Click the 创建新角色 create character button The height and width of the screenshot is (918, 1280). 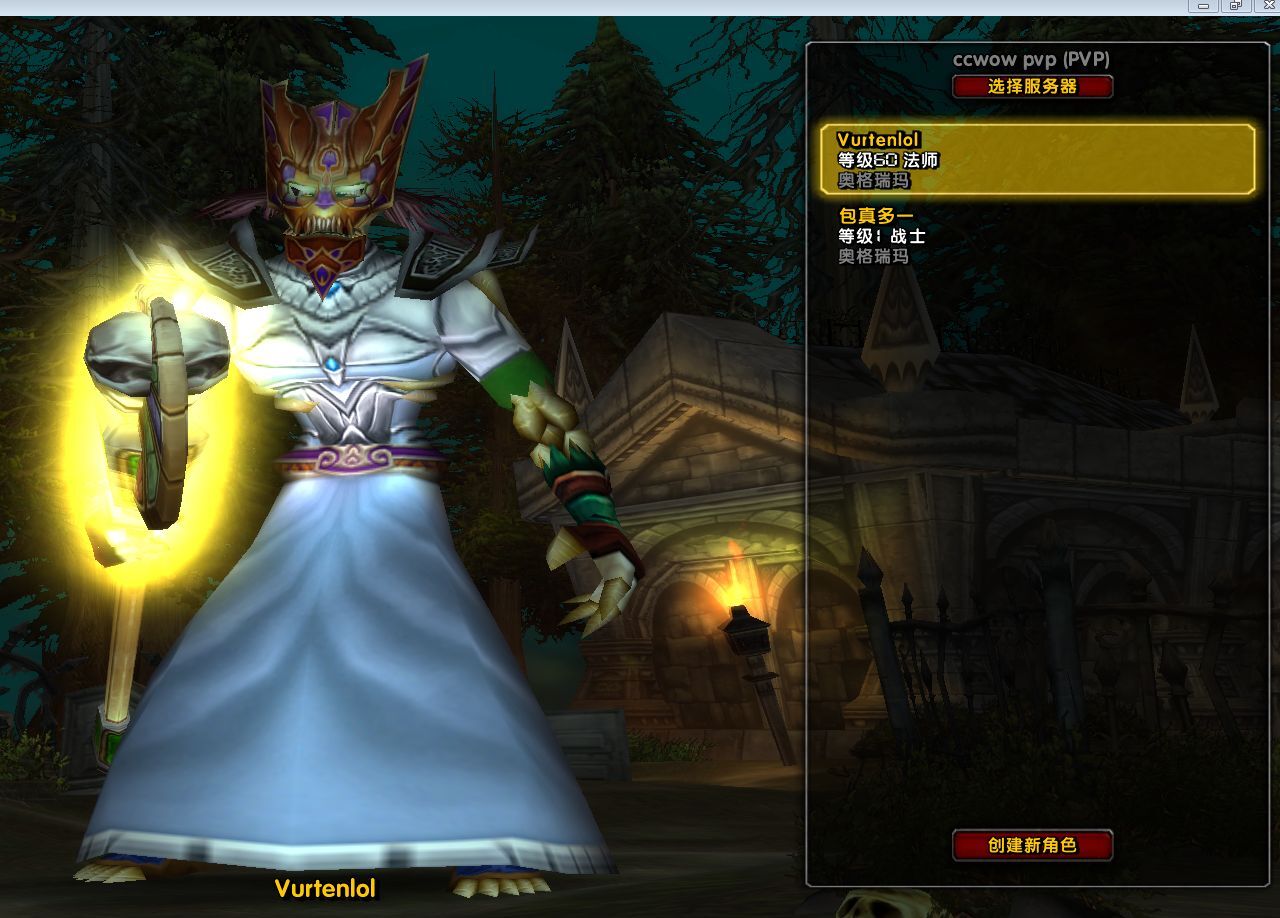[x=1032, y=845]
